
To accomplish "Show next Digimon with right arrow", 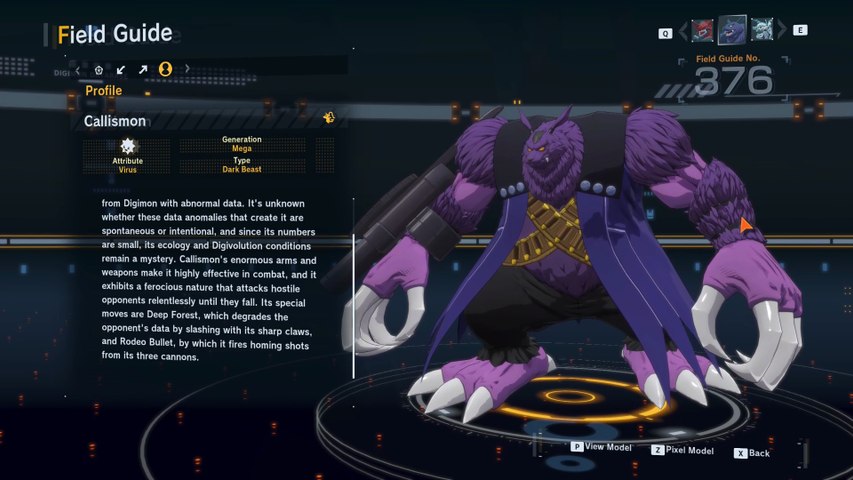I will pyautogui.click(x=781, y=32).
